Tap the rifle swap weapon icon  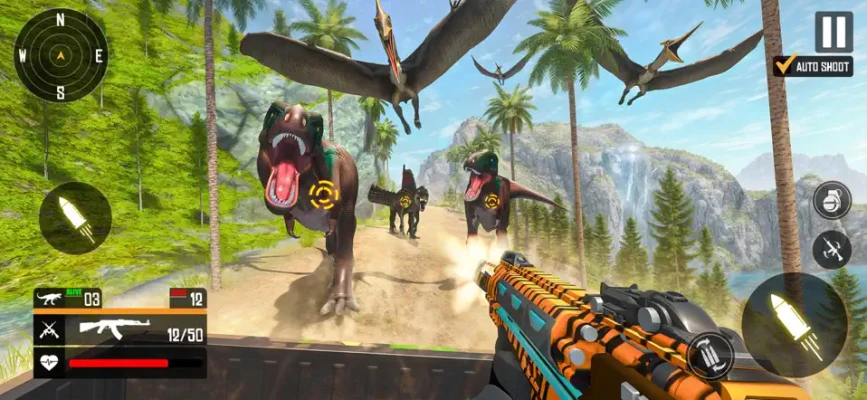831,248
